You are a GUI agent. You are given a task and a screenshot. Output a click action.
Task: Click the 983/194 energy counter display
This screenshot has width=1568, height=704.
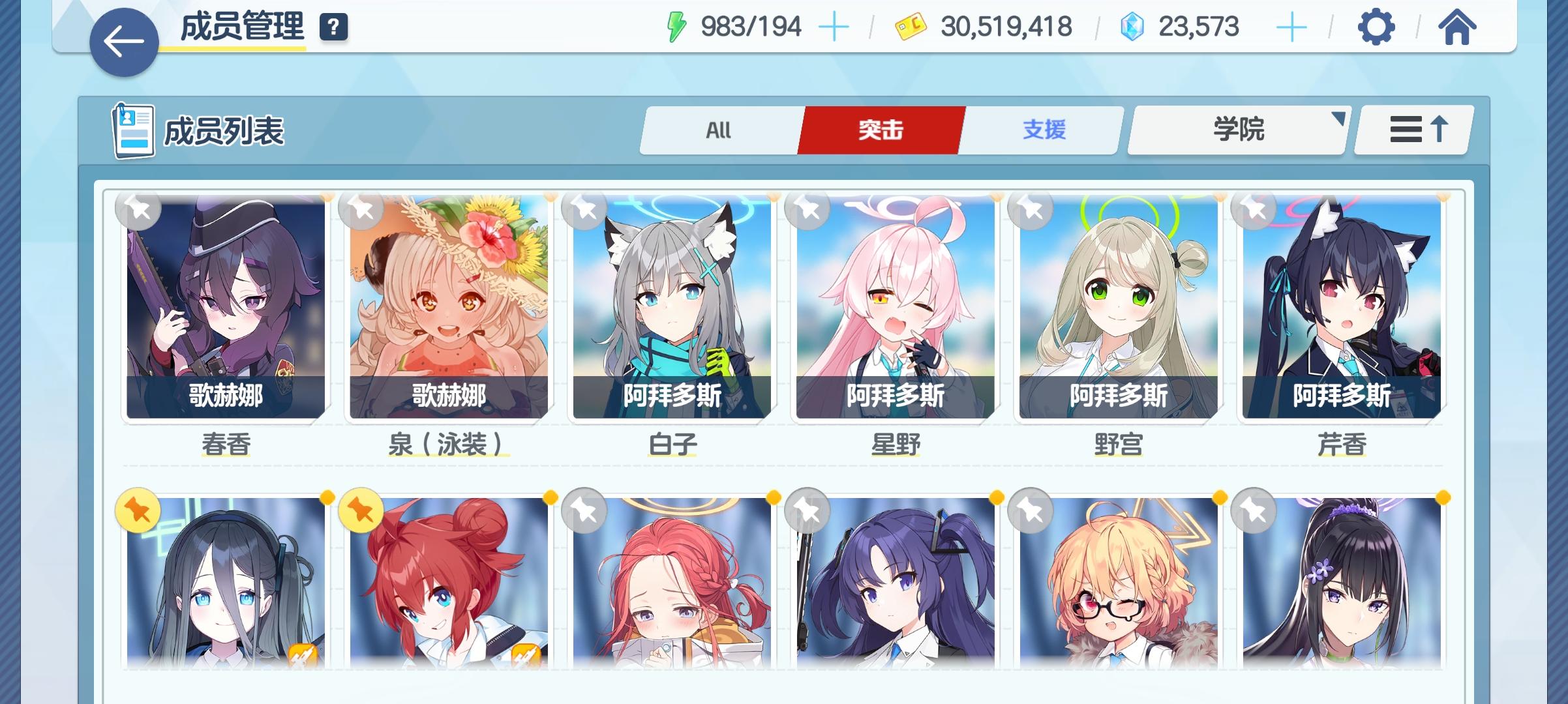[749, 26]
